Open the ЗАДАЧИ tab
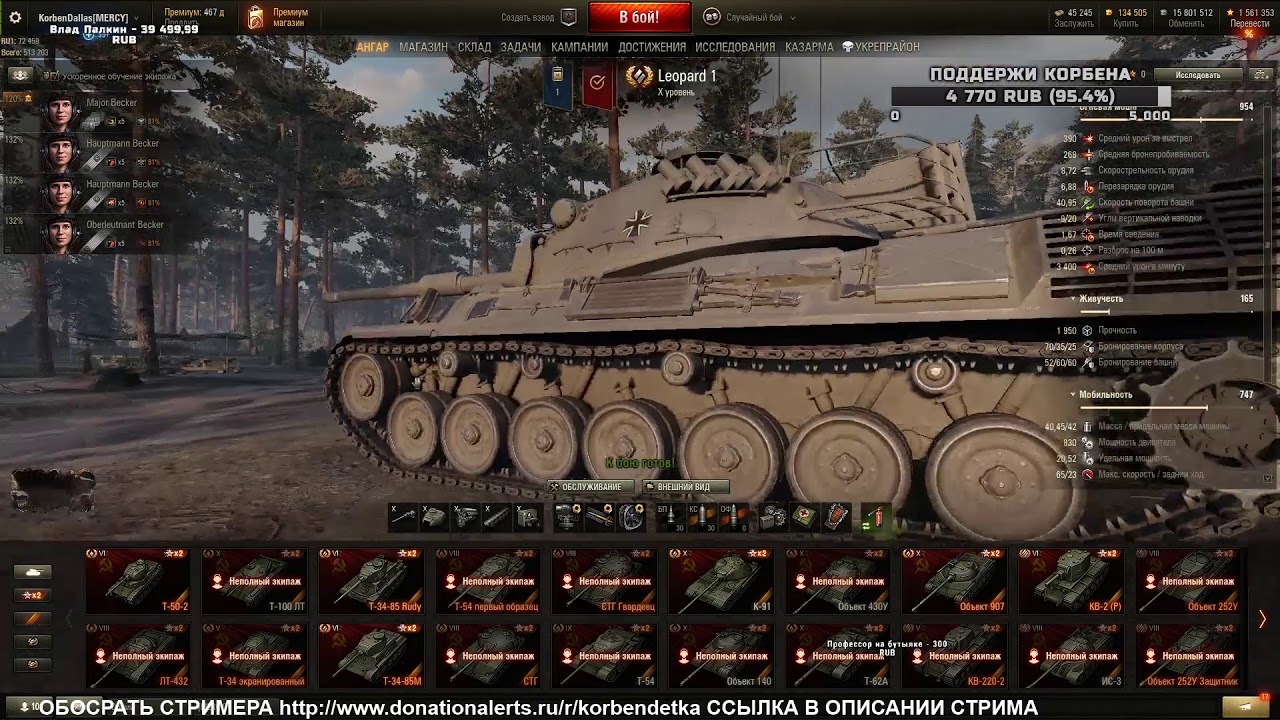 [x=520, y=47]
